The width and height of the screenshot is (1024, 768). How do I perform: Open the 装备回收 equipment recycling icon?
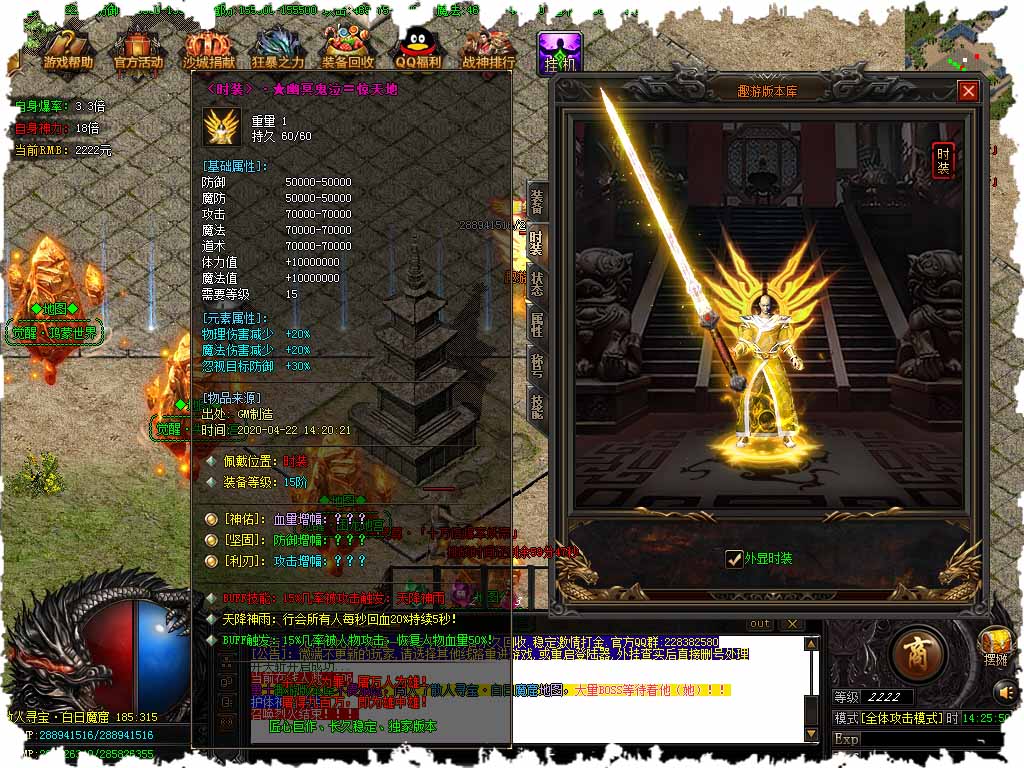[348, 47]
